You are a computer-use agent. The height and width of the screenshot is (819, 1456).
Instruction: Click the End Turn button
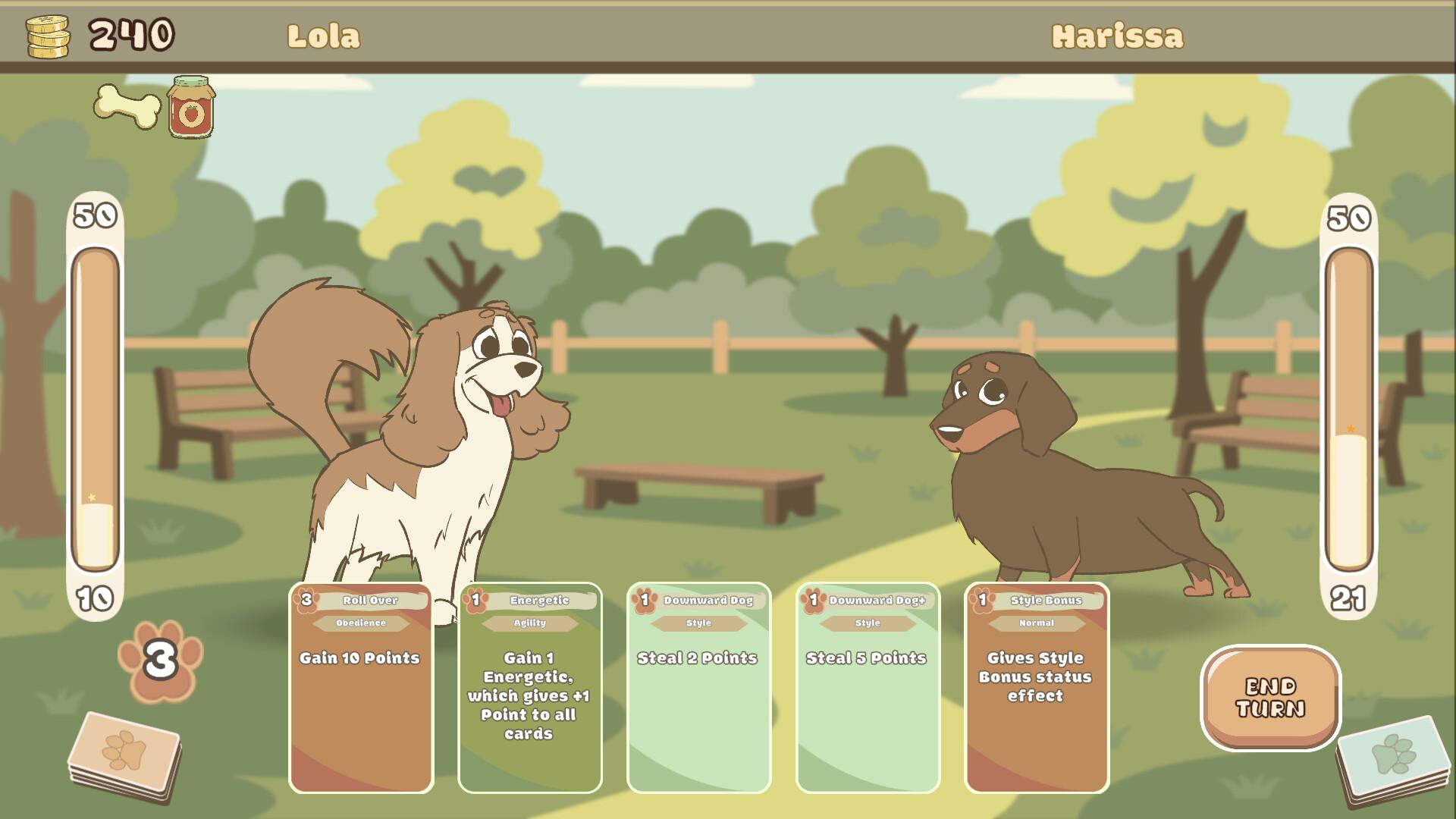[1270, 698]
